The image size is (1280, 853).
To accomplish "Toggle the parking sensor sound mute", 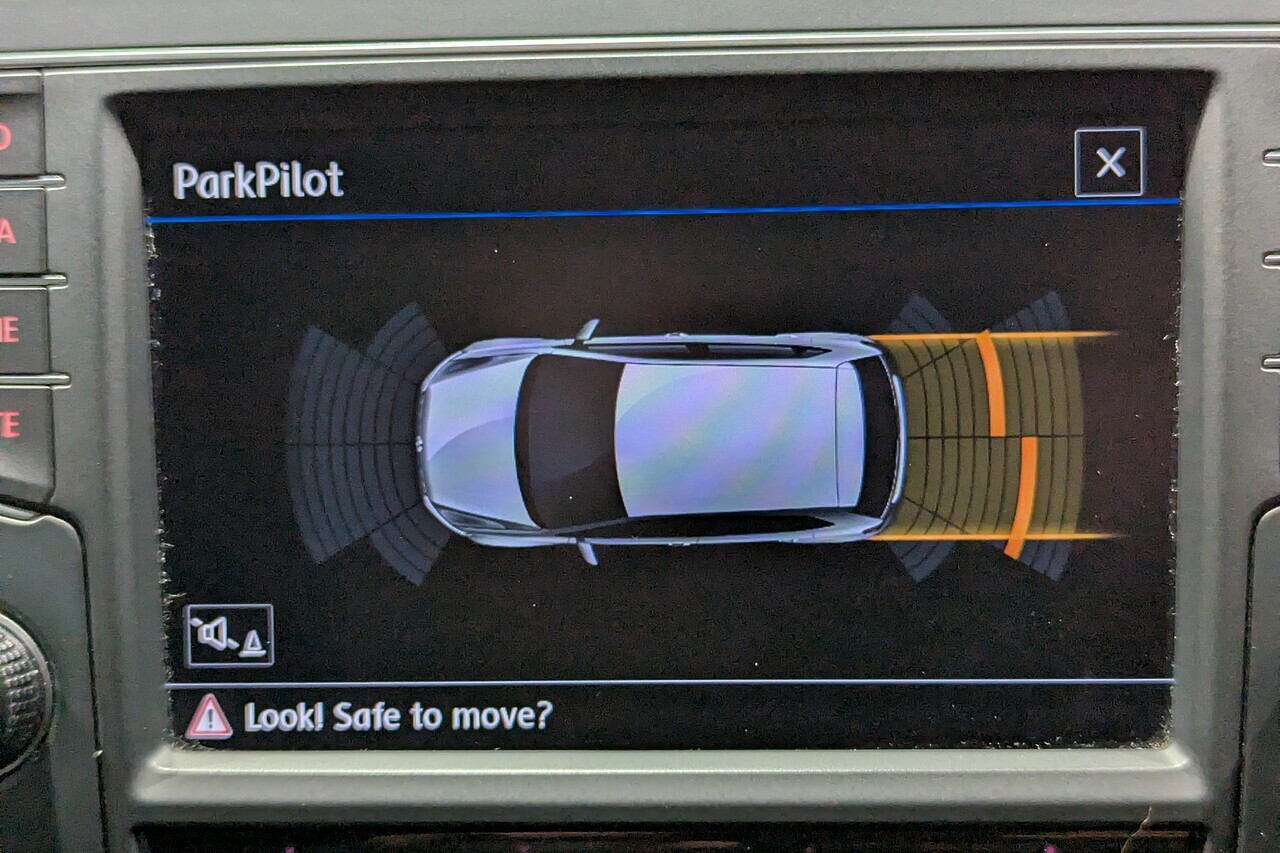I will [x=228, y=635].
